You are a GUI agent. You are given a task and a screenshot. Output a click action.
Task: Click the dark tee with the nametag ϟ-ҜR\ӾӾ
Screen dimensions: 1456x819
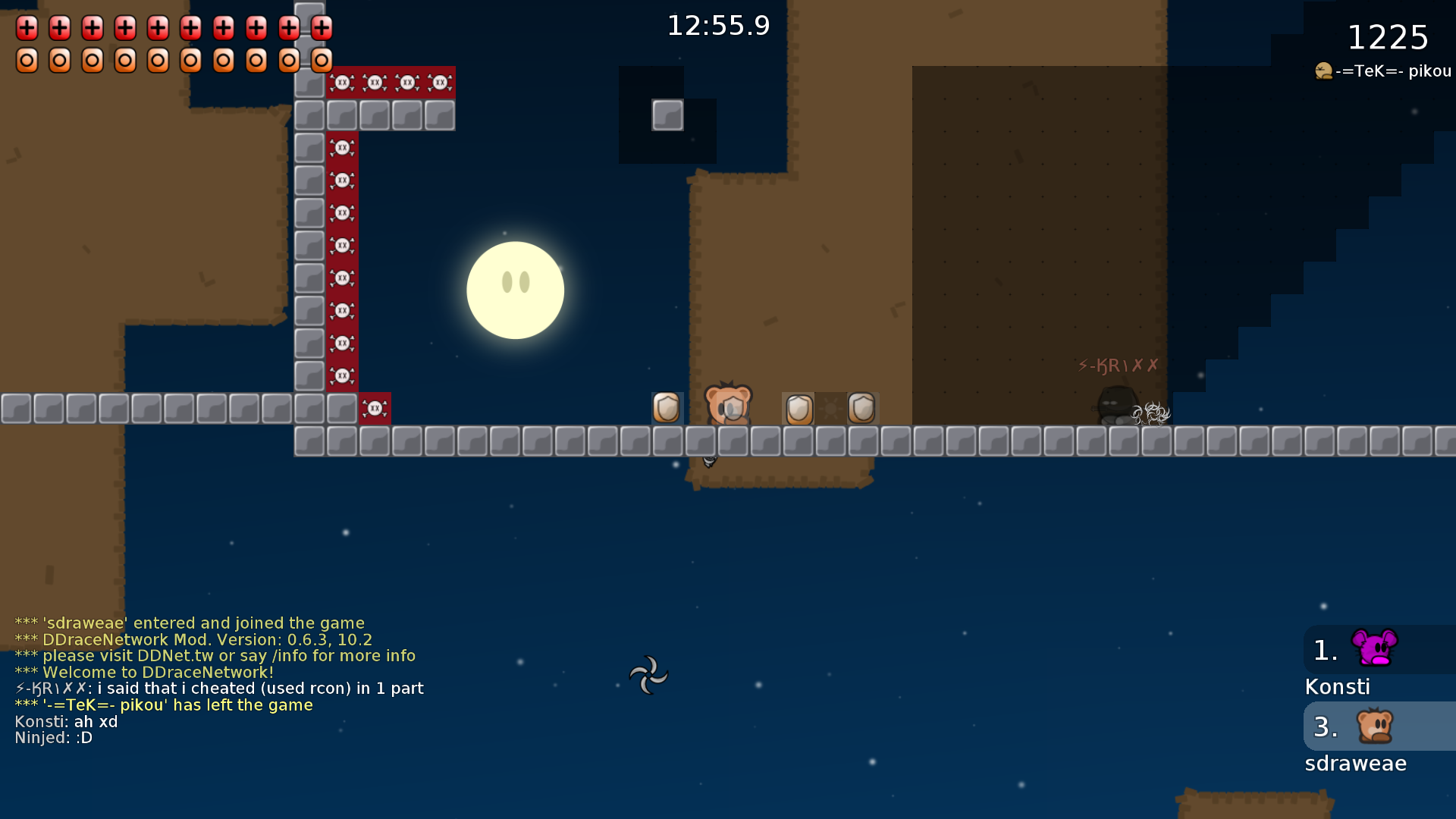pos(1116,402)
